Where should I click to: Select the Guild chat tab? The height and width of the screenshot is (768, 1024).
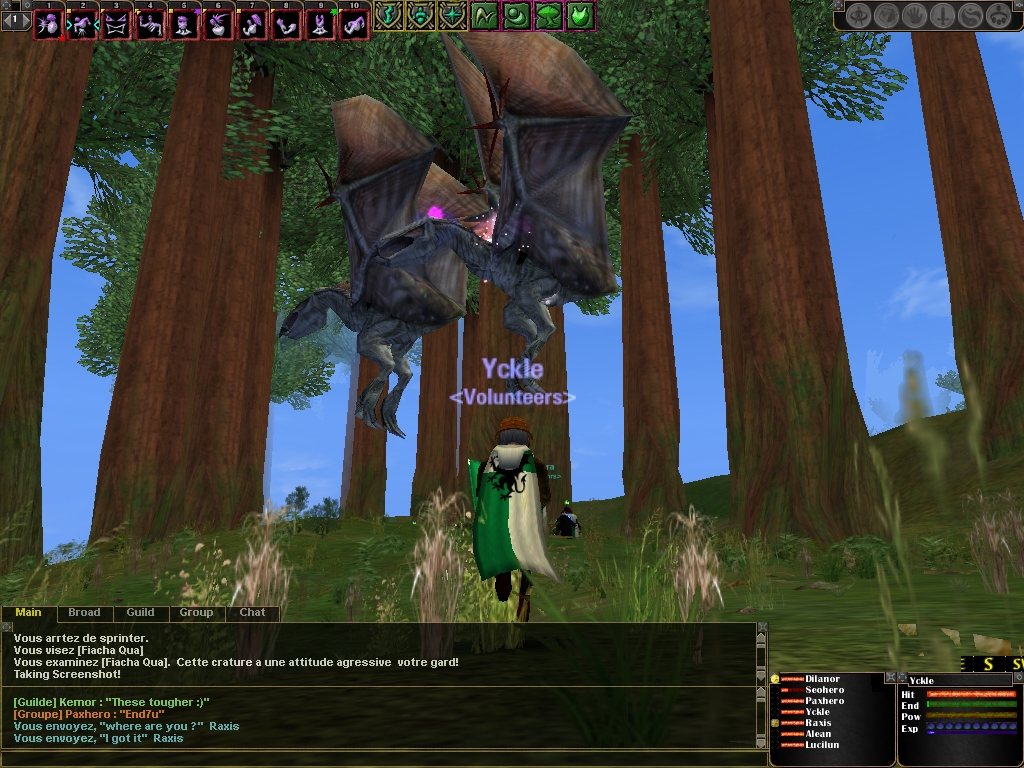coord(140,612)
